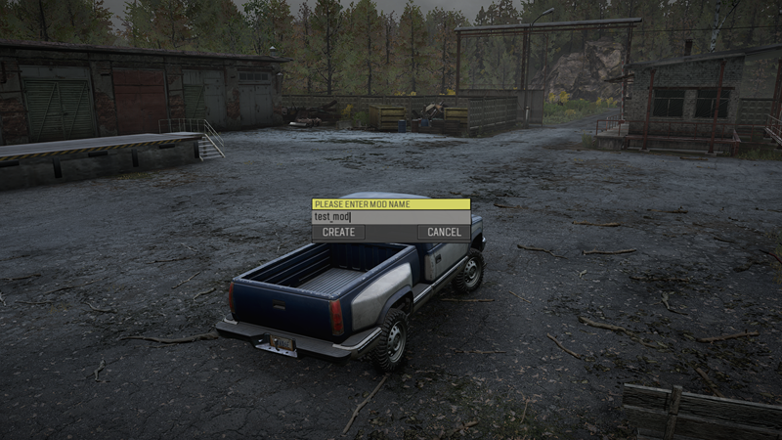The width and height of the screenshot is (782, 440).
Task: Cancel the mod name dialog
Action: point(444,232)
